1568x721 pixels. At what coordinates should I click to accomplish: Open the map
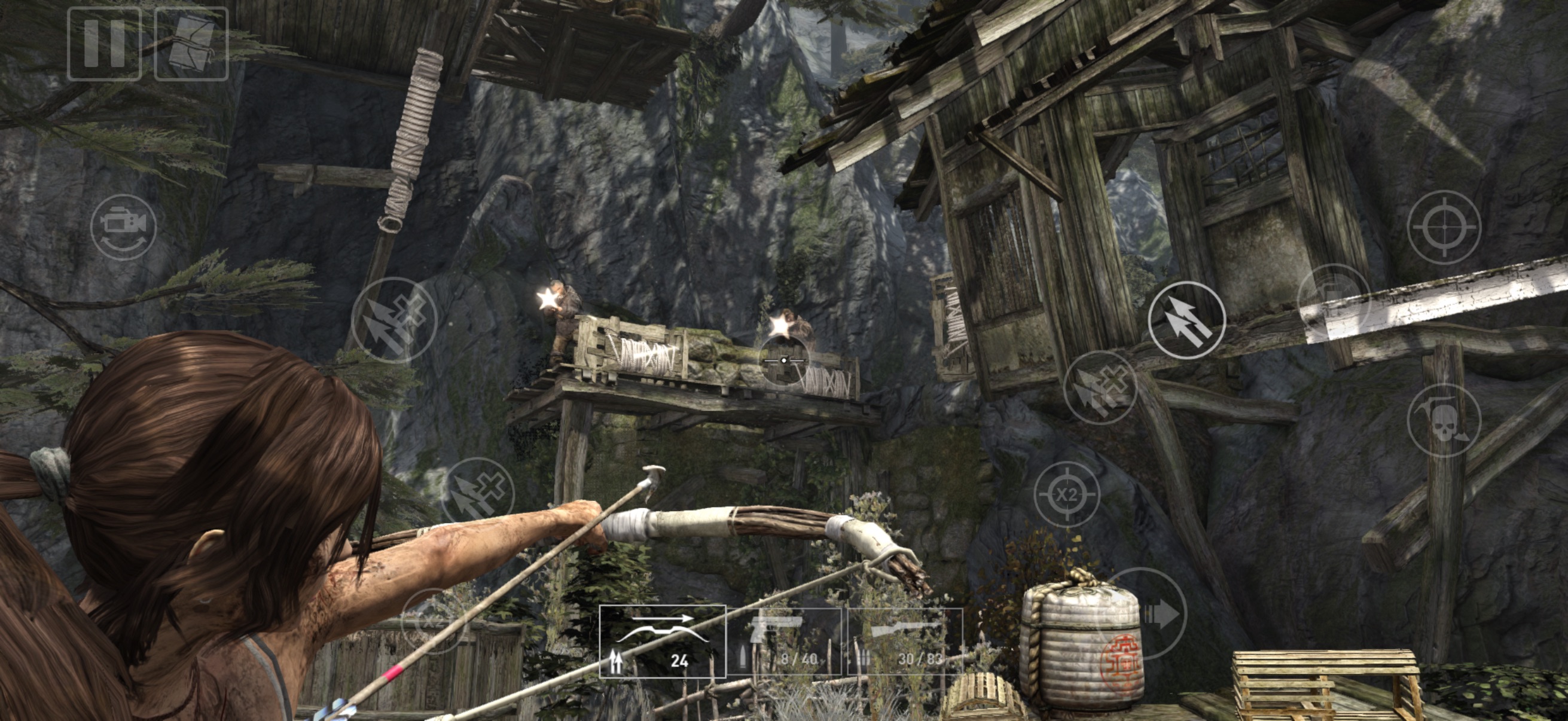coord(191,44)
